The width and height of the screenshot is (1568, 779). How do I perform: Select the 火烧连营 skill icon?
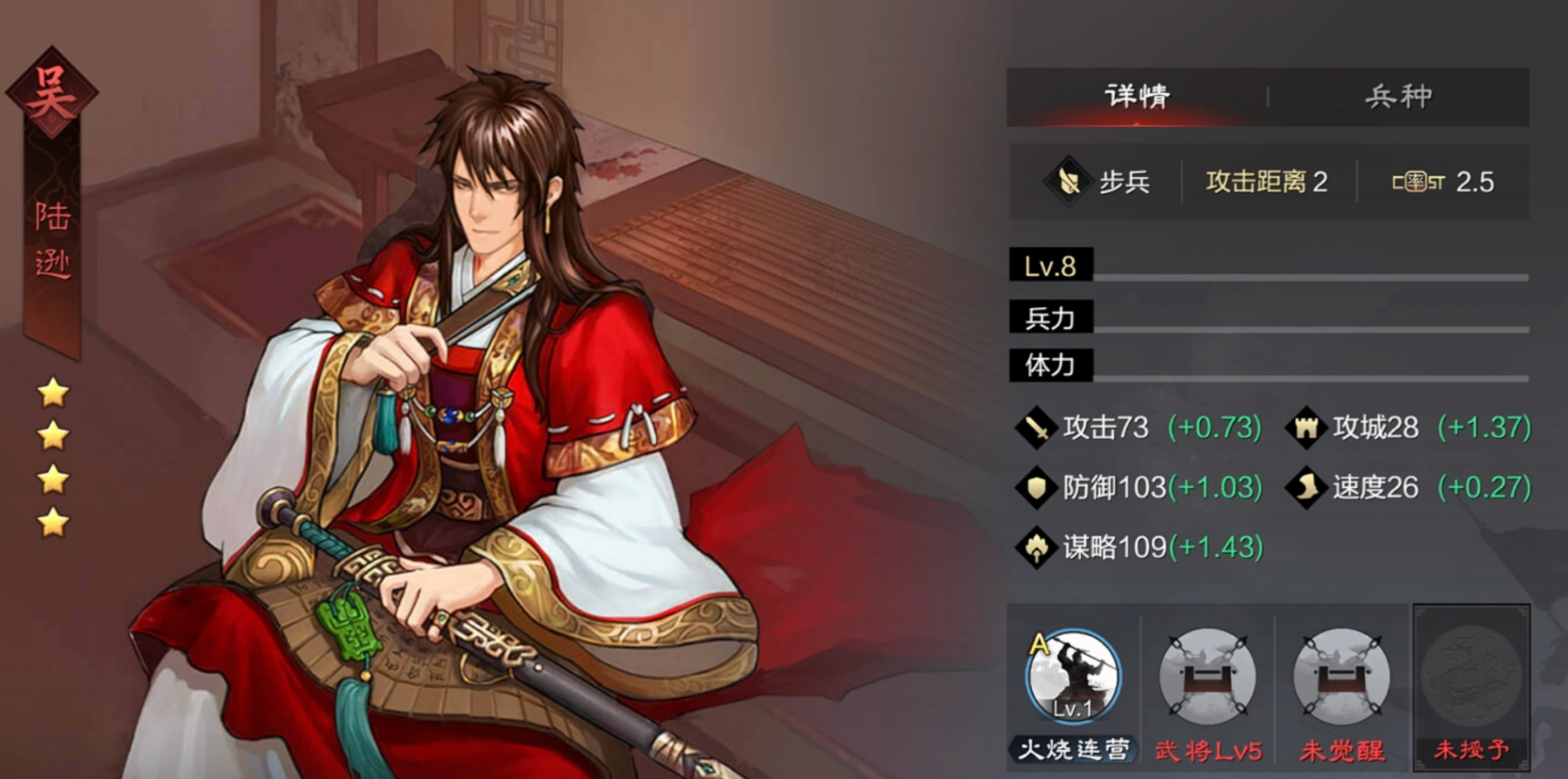pos(1072,676)
